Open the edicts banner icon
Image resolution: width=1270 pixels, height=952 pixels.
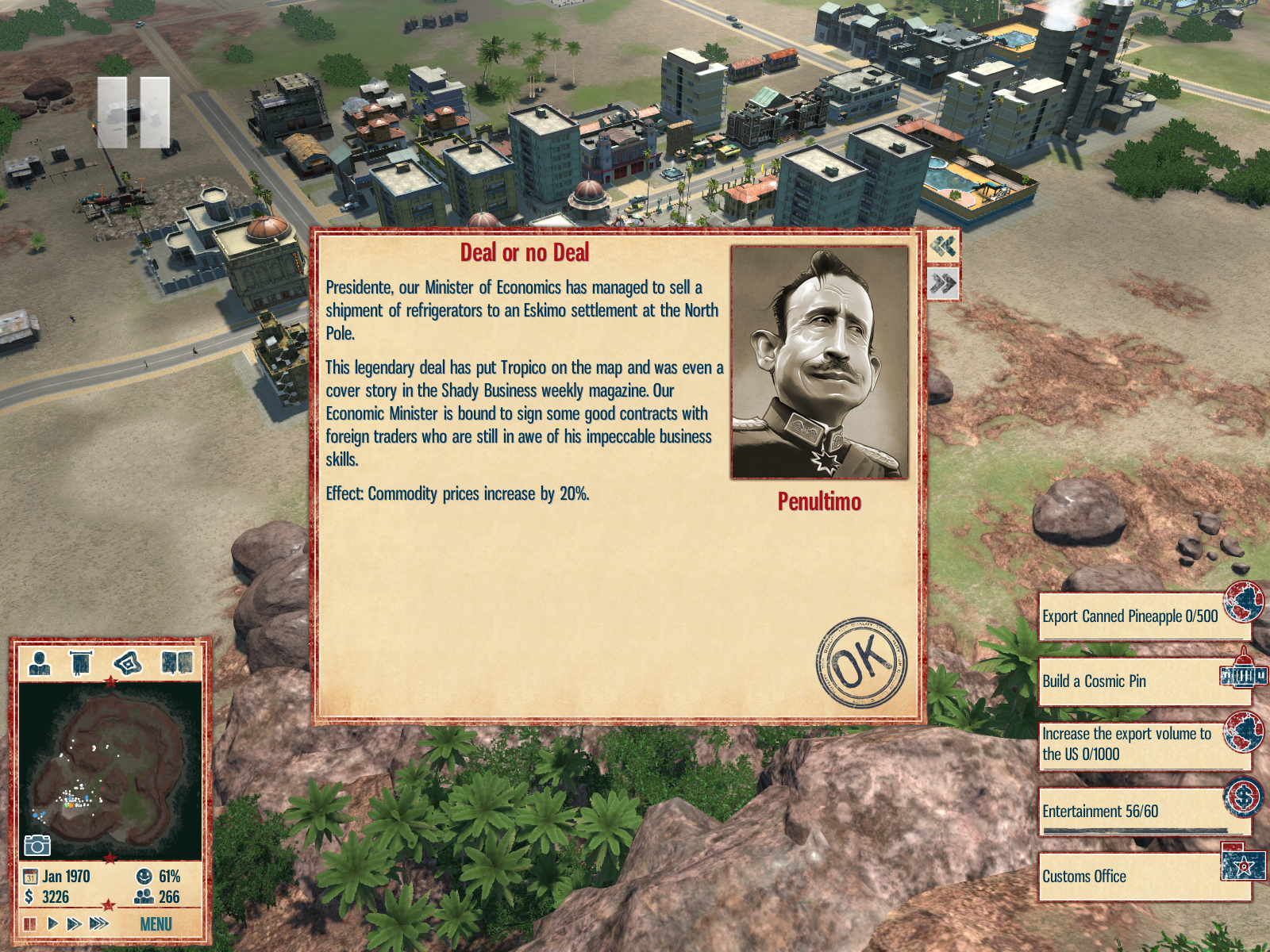pyautogui.click(x=81, y=662)
